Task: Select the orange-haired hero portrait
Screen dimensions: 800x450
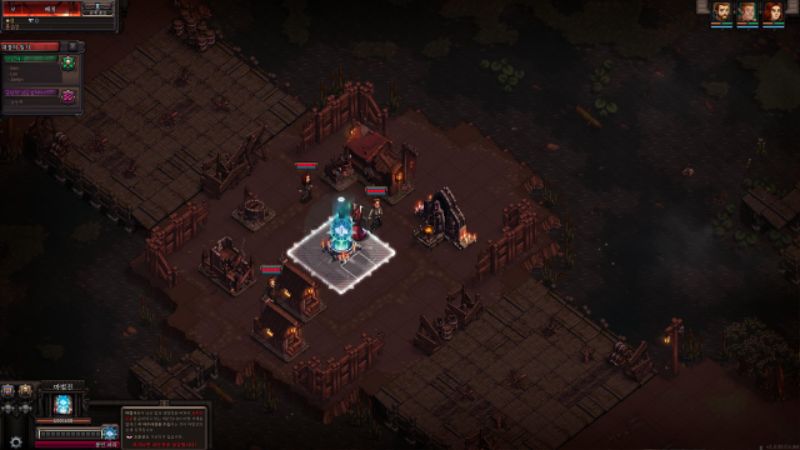Action: pyautogui.click(x=746, y=11)
